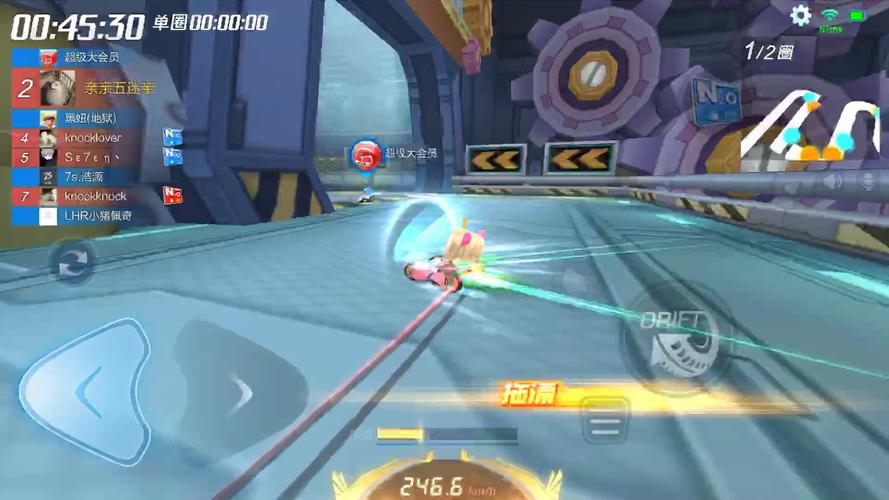Reset the kart with the circular-arrows button
Image resolution: width=889 pixels, height=500 pixels.
[x=73, y=264]
